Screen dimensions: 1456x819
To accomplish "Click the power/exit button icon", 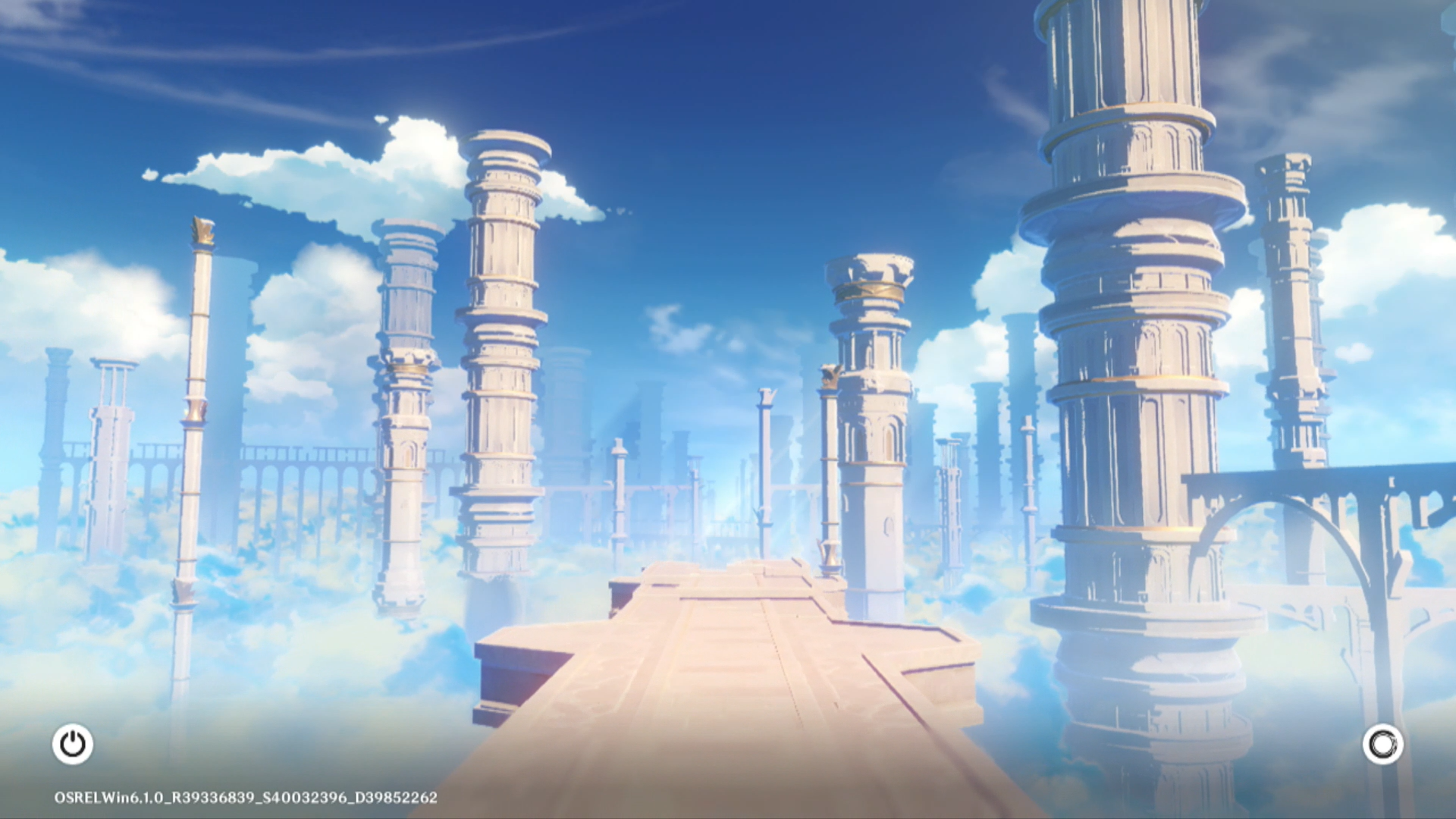I will (73, 744).
